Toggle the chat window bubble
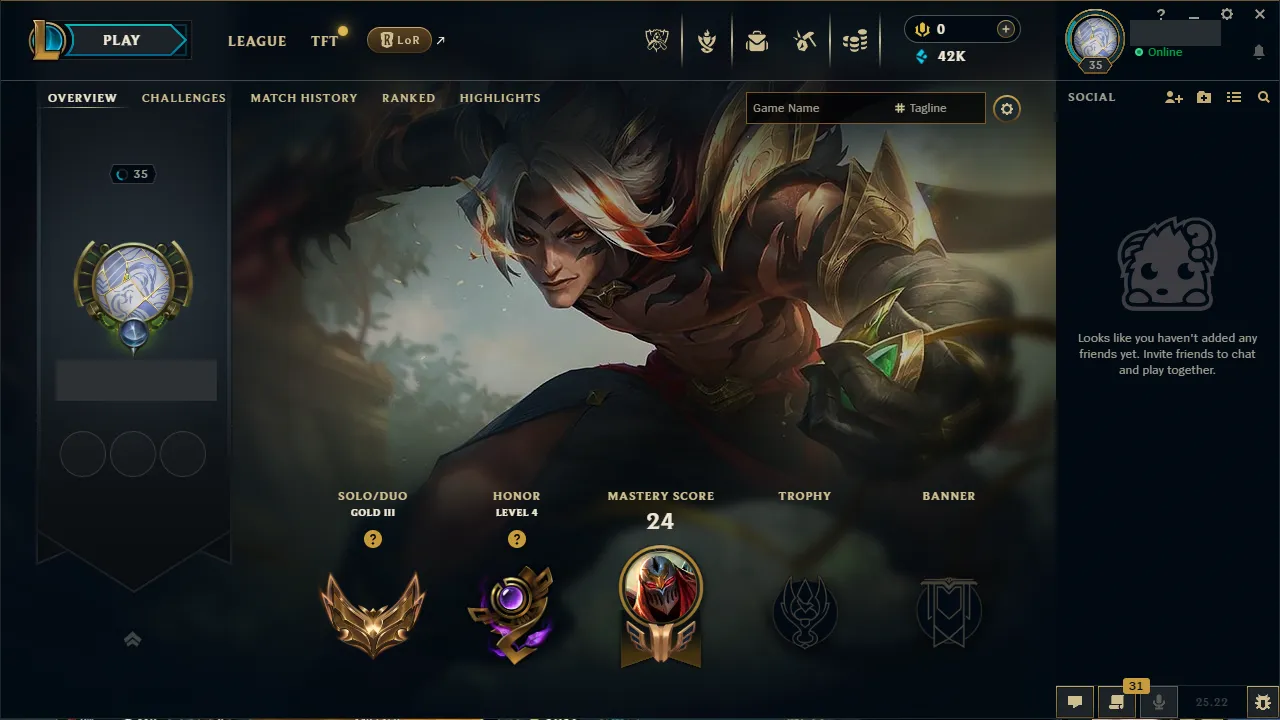This screenshot has width=1280, height=720. (x=1075, y=701)
